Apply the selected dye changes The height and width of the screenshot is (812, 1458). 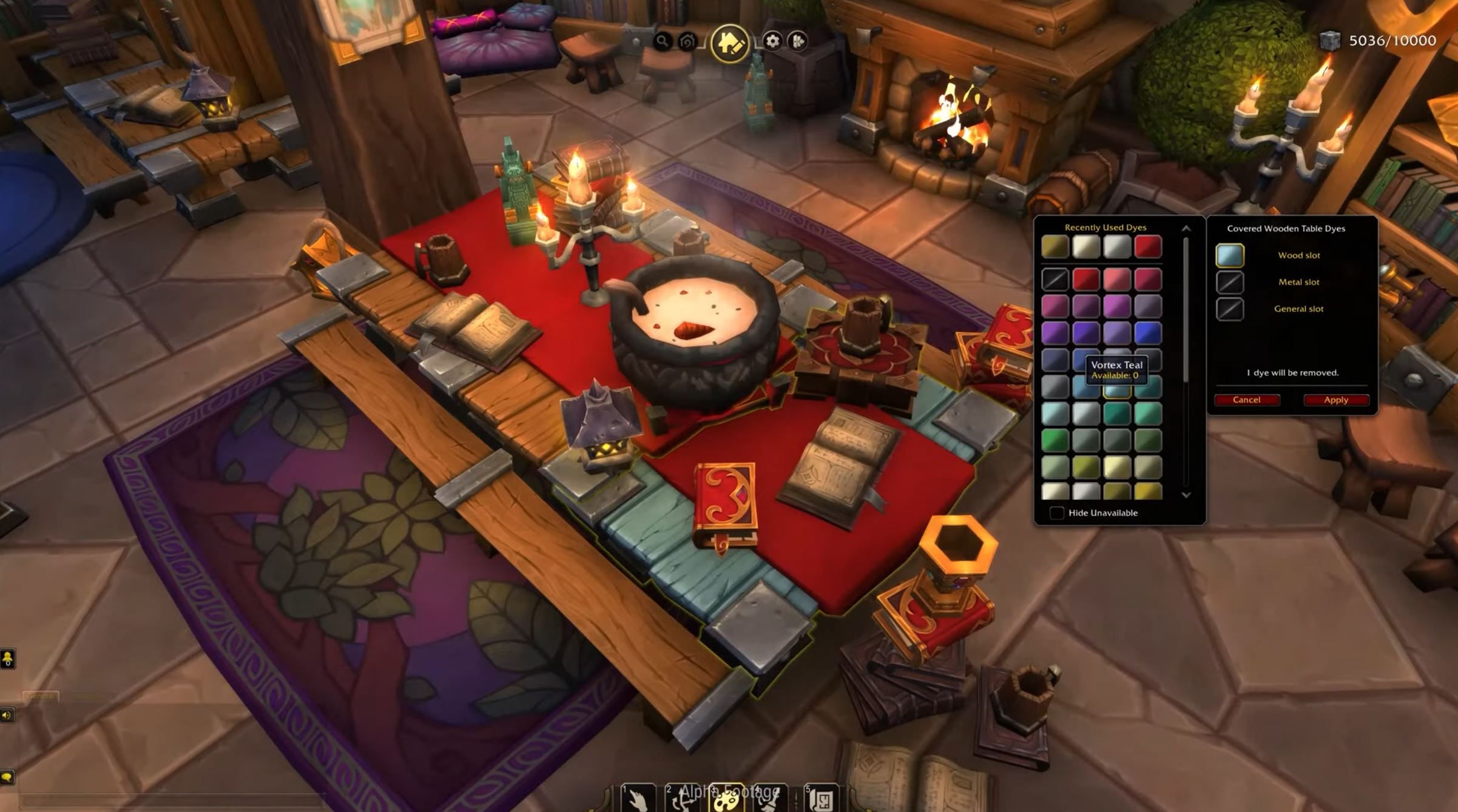click(x=1335, y=400)
